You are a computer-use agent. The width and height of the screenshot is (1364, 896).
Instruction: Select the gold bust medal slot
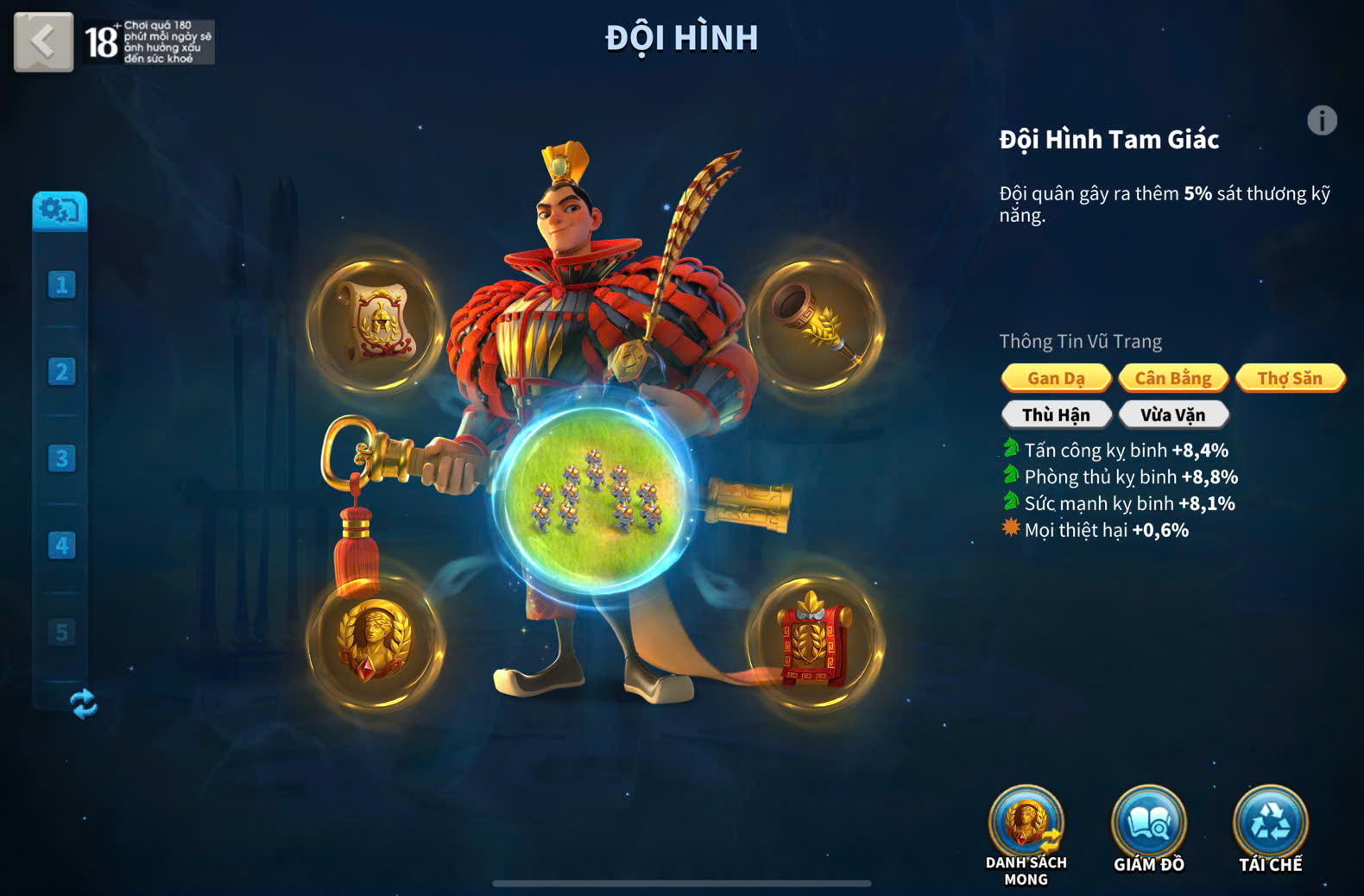[376, 640]
